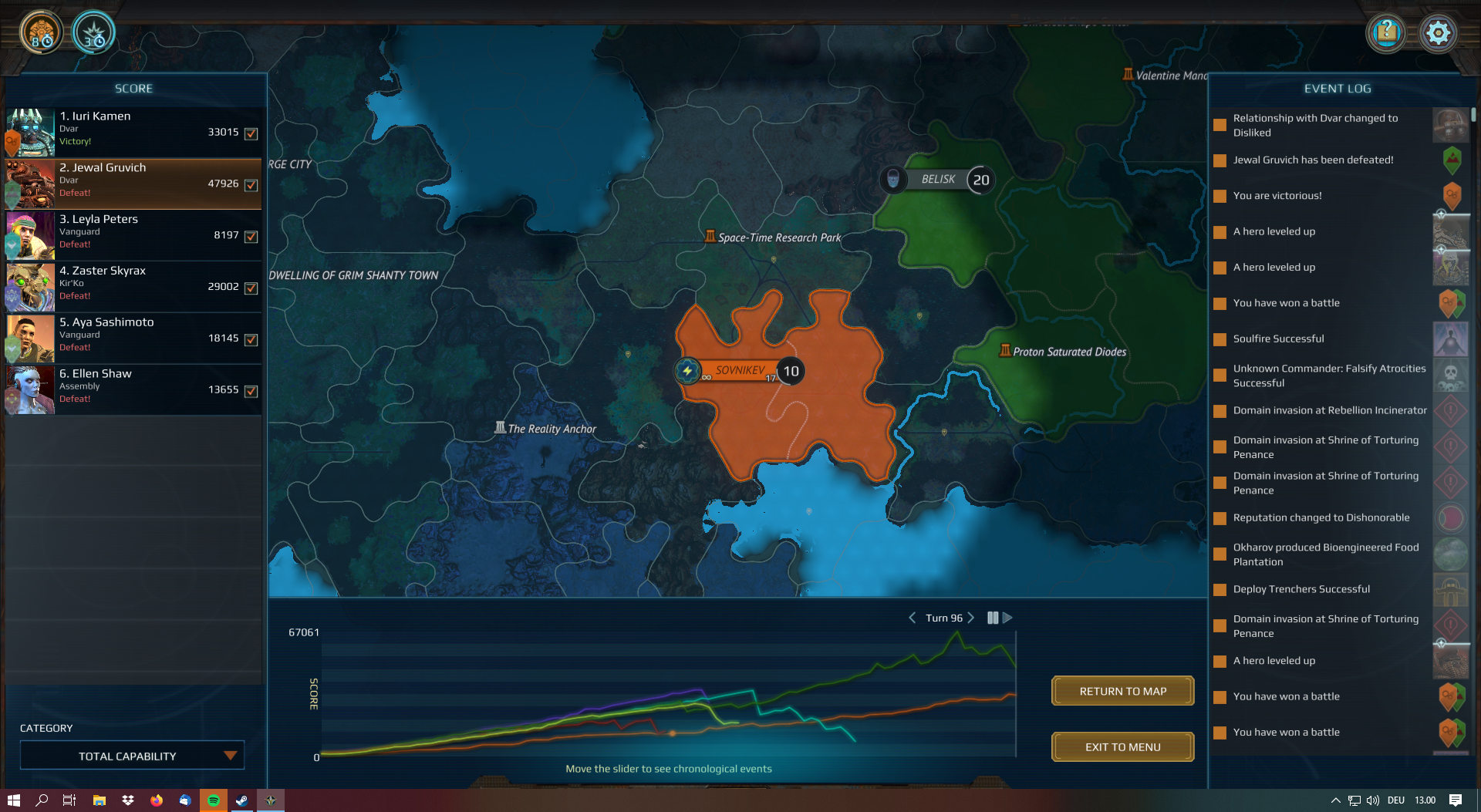
Task: Advance to next turn with right chevron
Action: (970, 618)
